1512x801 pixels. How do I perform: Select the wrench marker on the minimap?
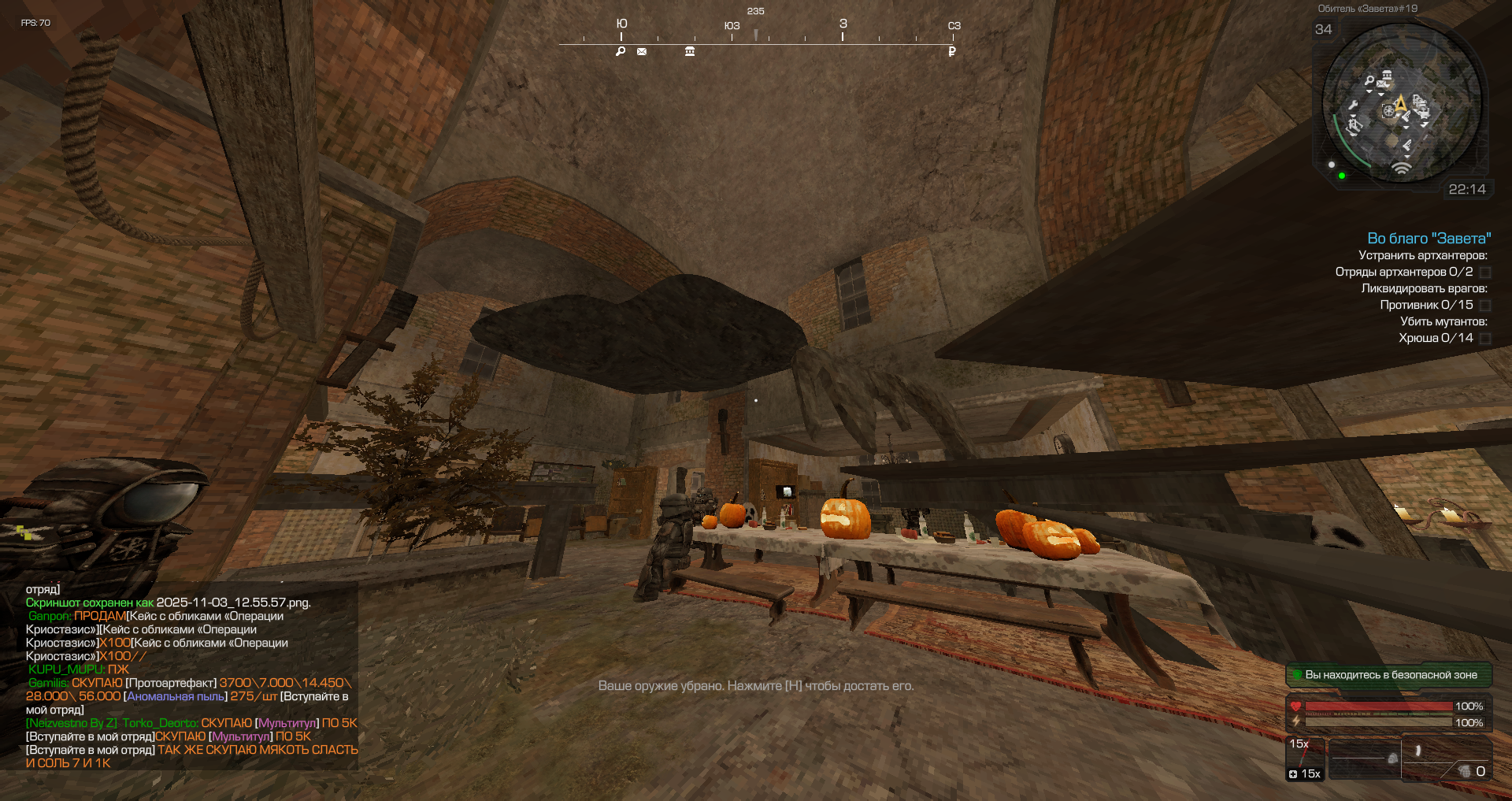[1353, 105]
